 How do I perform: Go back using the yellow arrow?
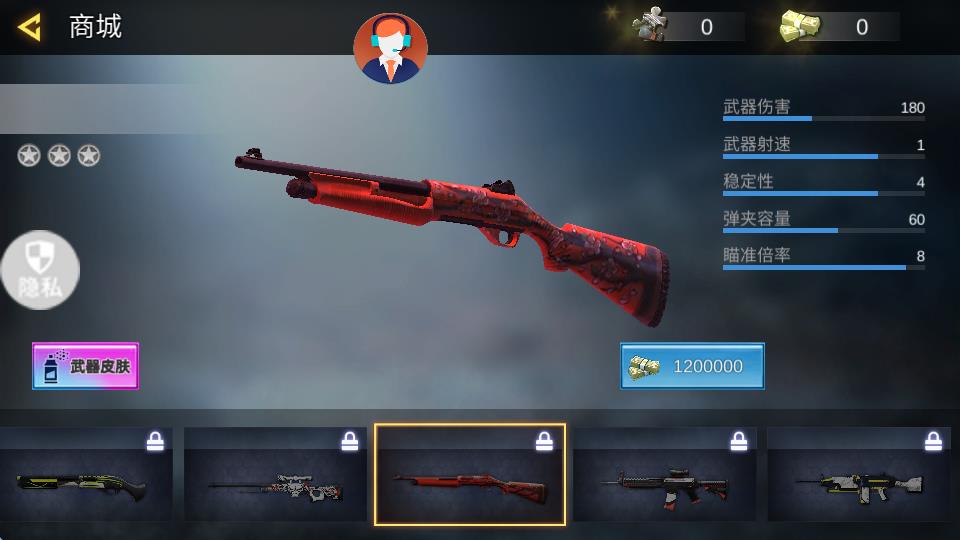(x=30, y=27)
